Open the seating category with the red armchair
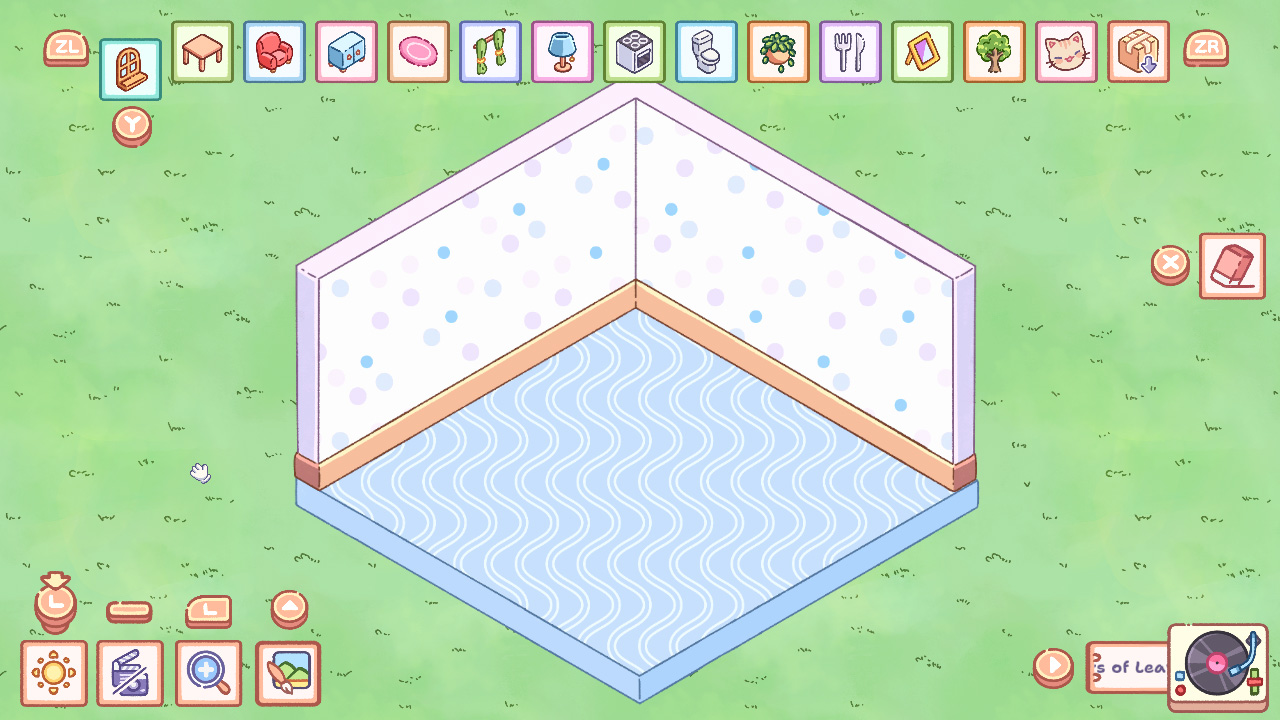1280x720 pixels. pyautogui.click(x=274, y=52)
